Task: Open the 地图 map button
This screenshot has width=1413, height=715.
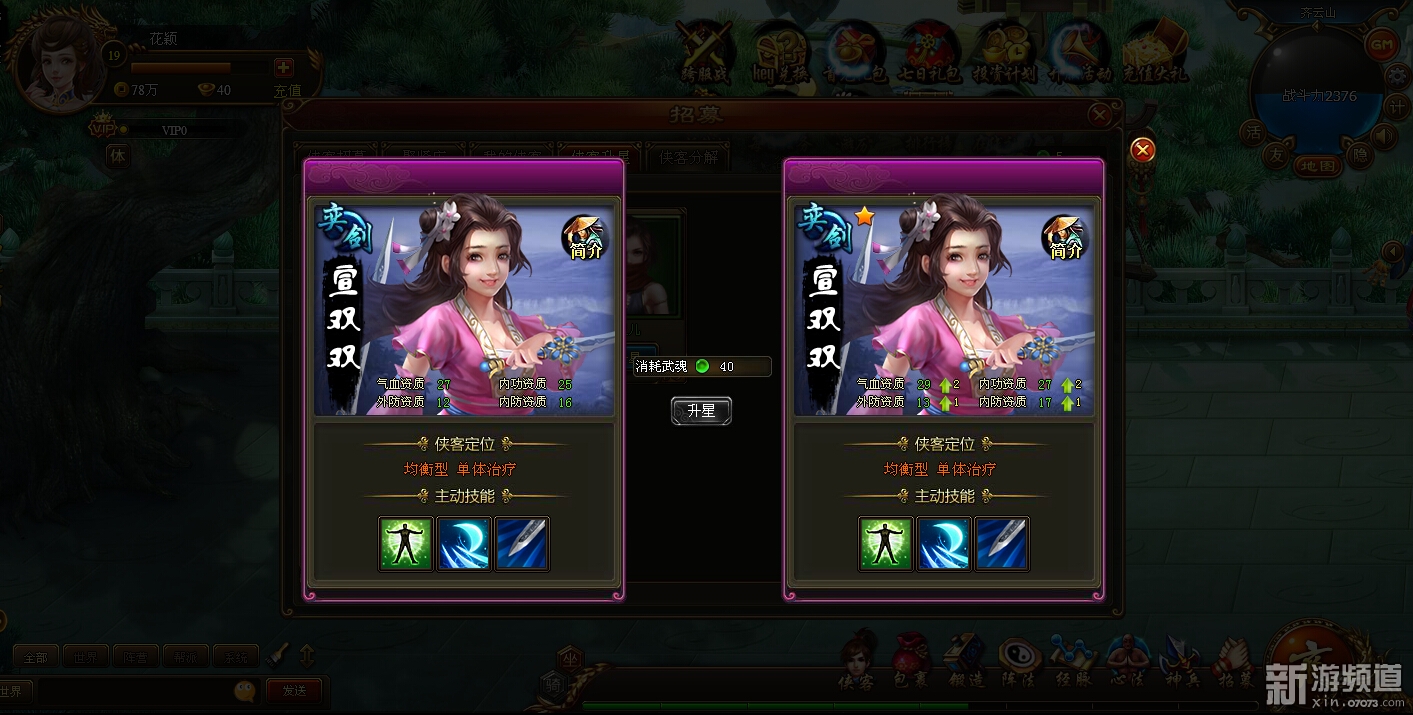Action: click(1318, 165)
